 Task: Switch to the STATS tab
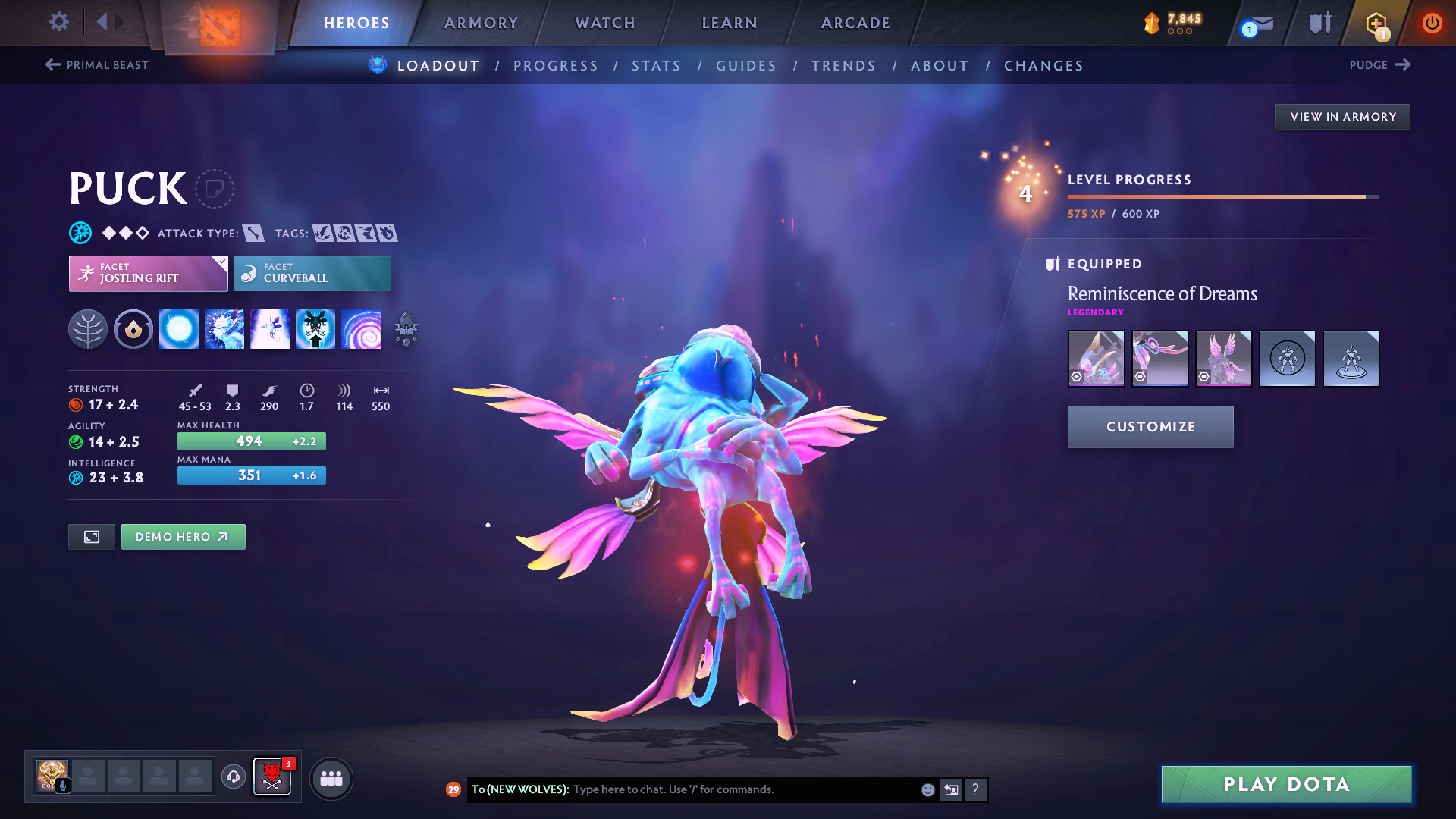[x=657, y=66]
